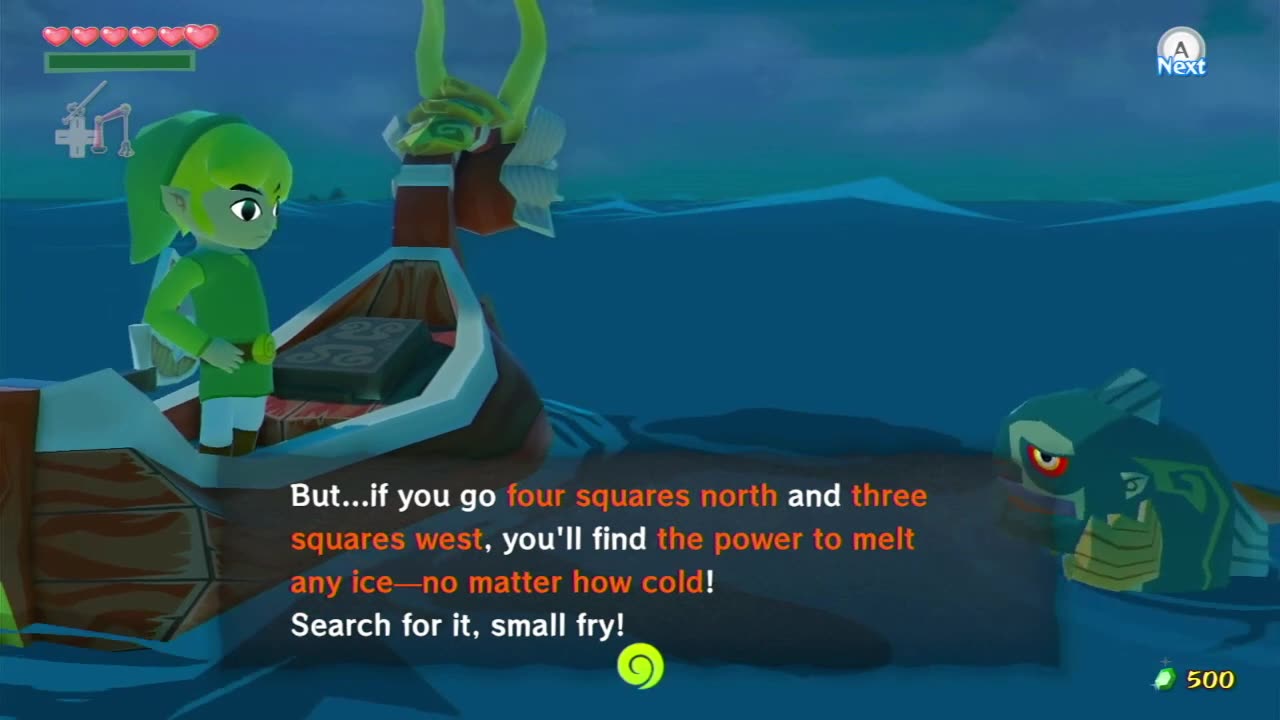Select the phrase four squares north
This screenshot has height=720, width=1280.
click(x=640, y=494)
